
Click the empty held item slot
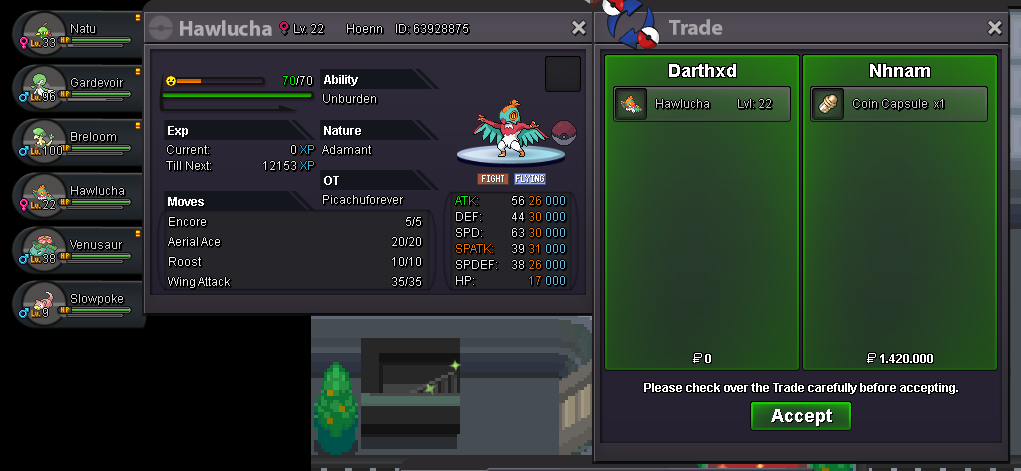562,74
